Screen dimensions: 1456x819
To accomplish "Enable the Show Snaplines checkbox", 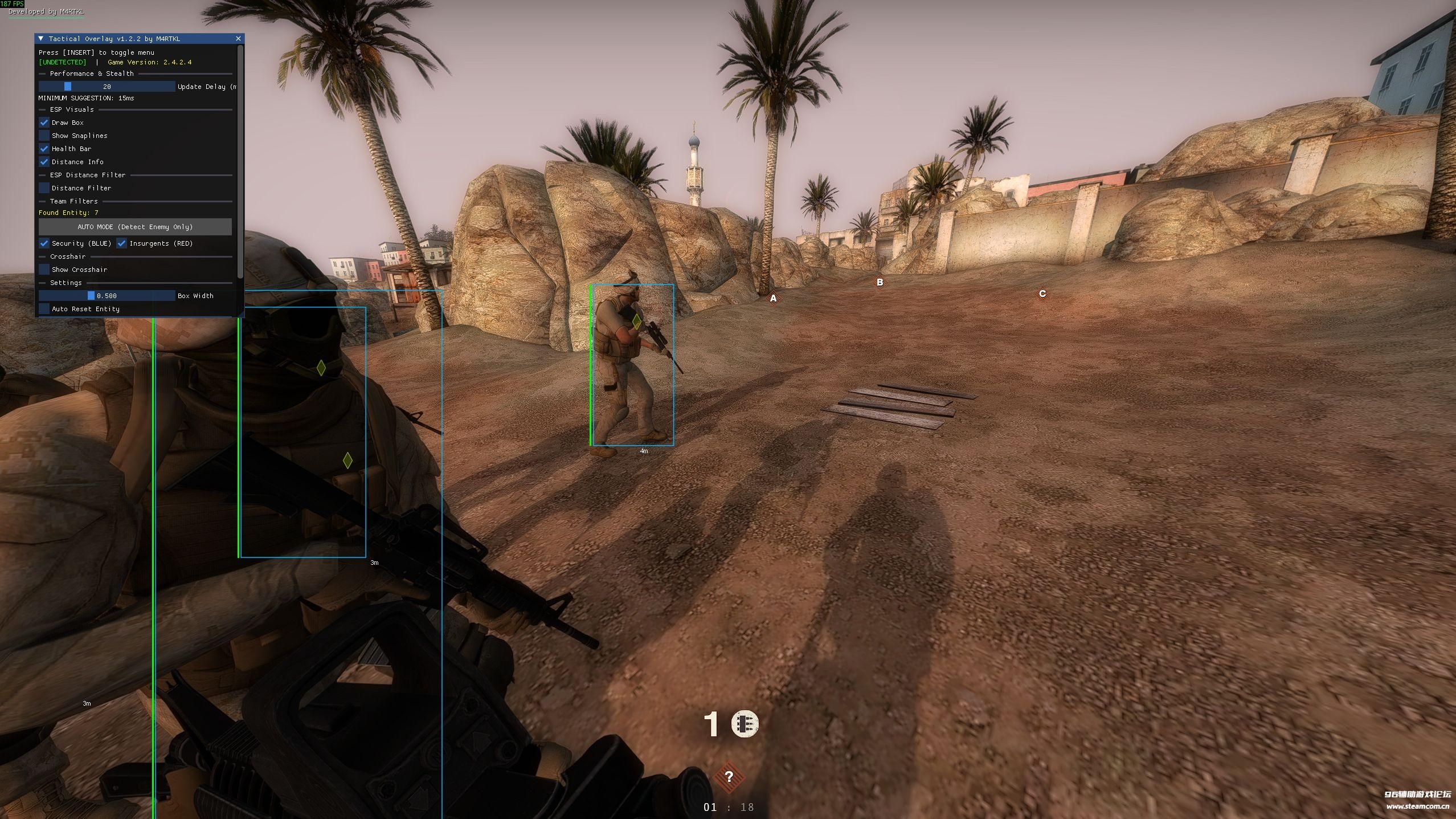I will tap(44, 135).
